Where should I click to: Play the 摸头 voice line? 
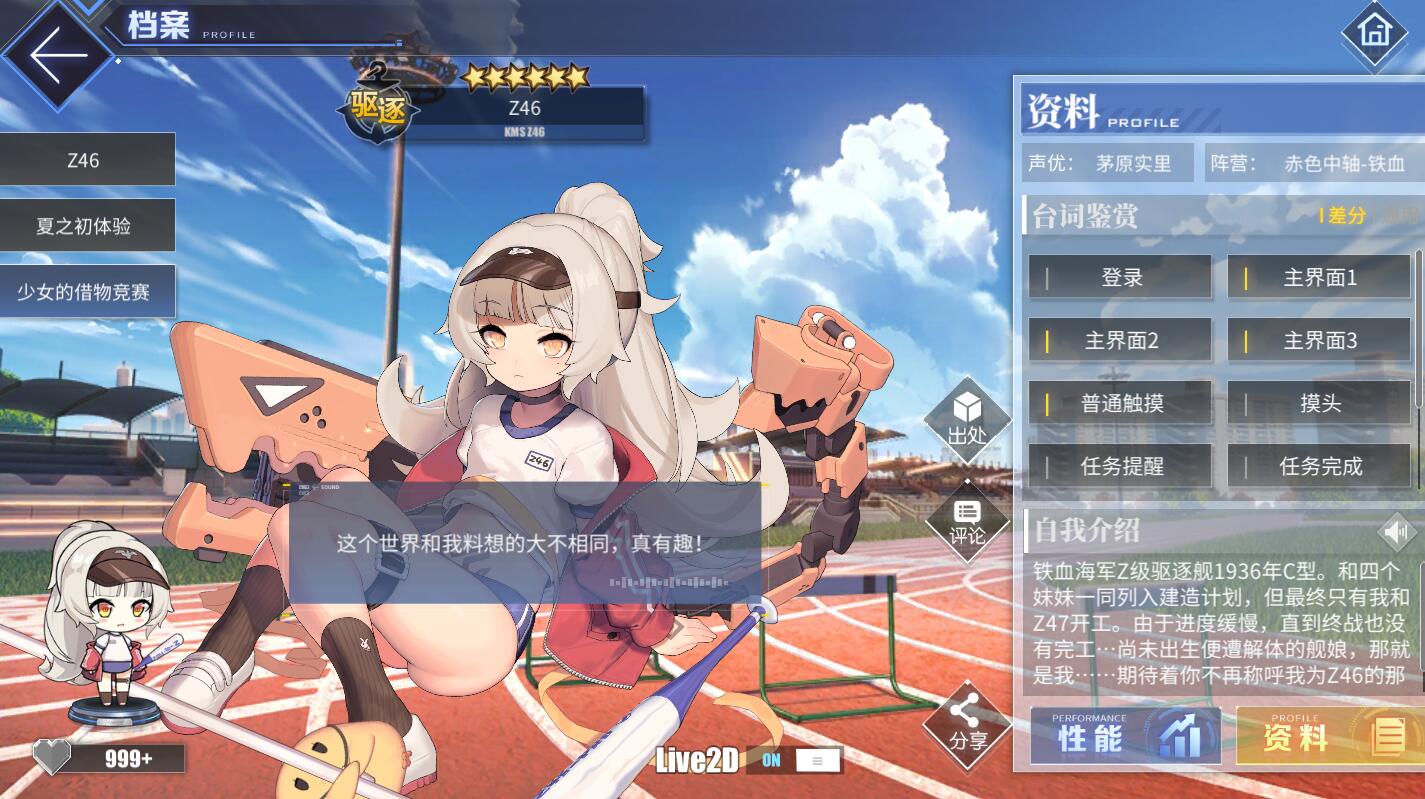(1319, 403)
